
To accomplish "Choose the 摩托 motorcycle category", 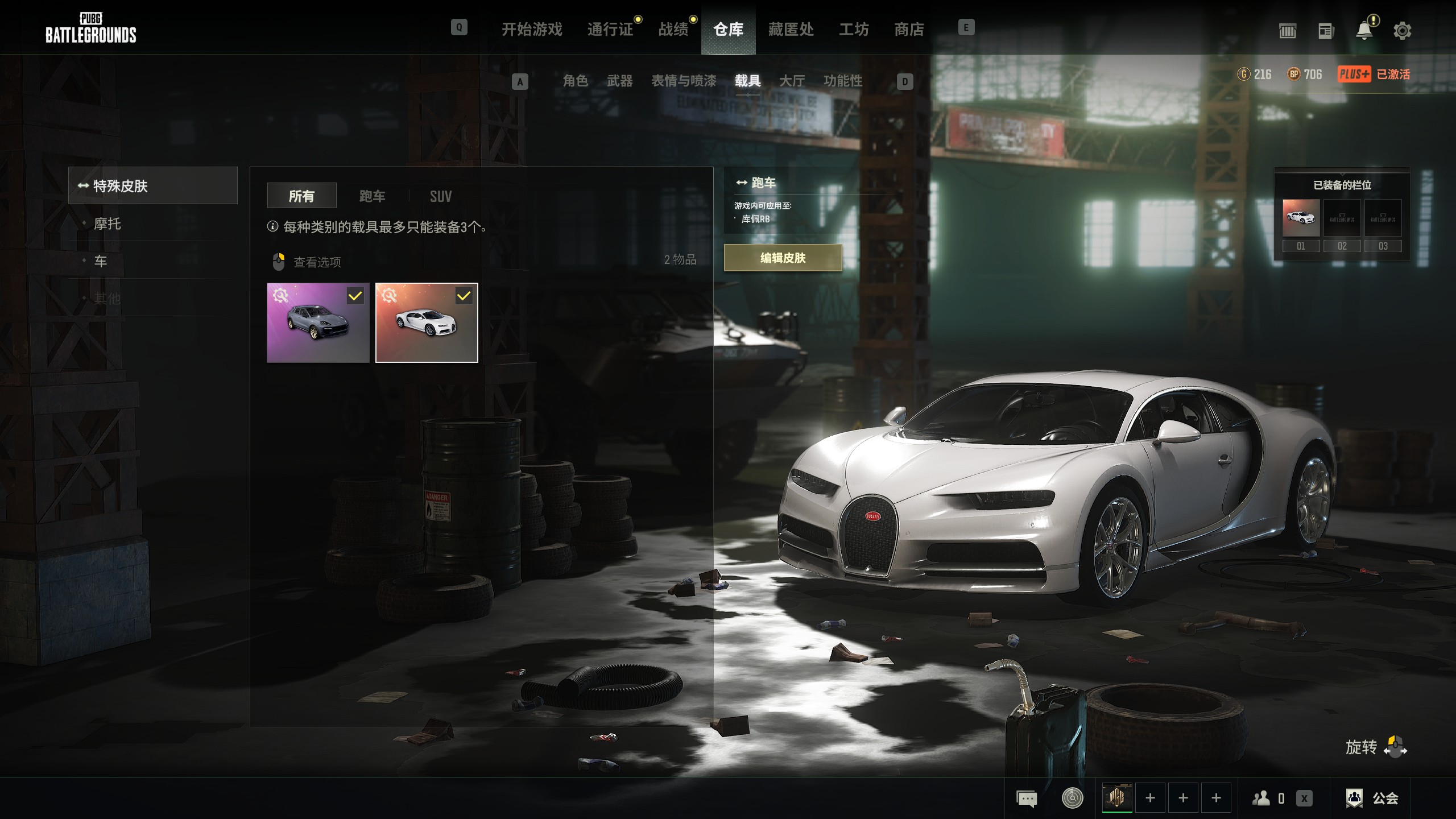I will pyautogui.click(x=107, y=224).
